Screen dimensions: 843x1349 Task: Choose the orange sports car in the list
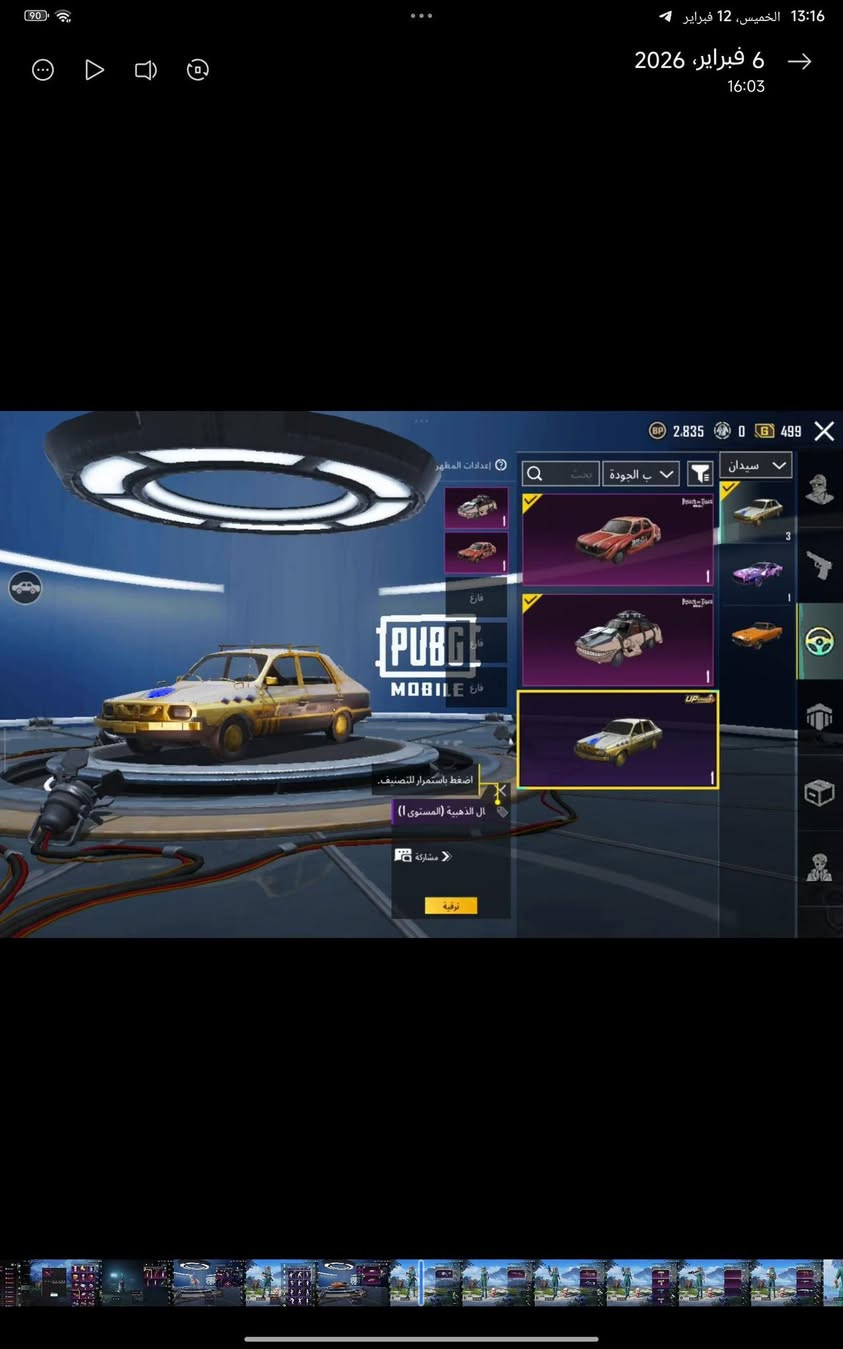tap(756, 634)
